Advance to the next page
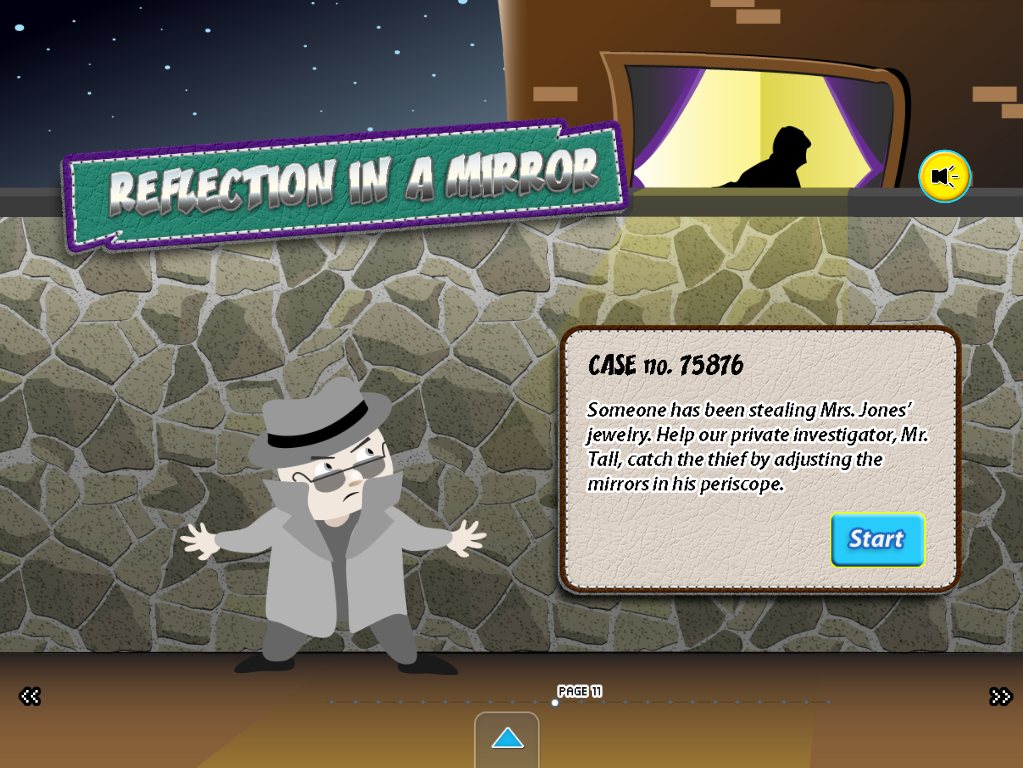1023x768 pixels. (1000, 696)
